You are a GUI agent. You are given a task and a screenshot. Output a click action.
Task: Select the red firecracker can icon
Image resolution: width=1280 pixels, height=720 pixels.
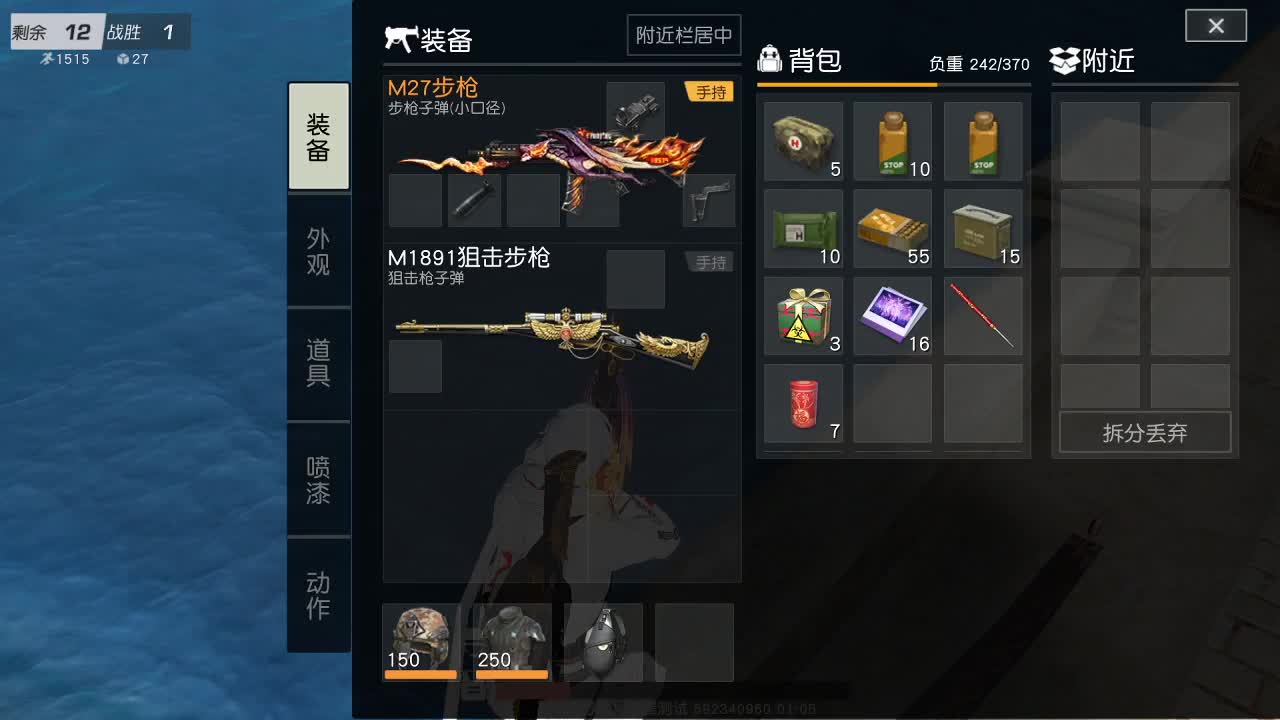(x=803, y=403)
